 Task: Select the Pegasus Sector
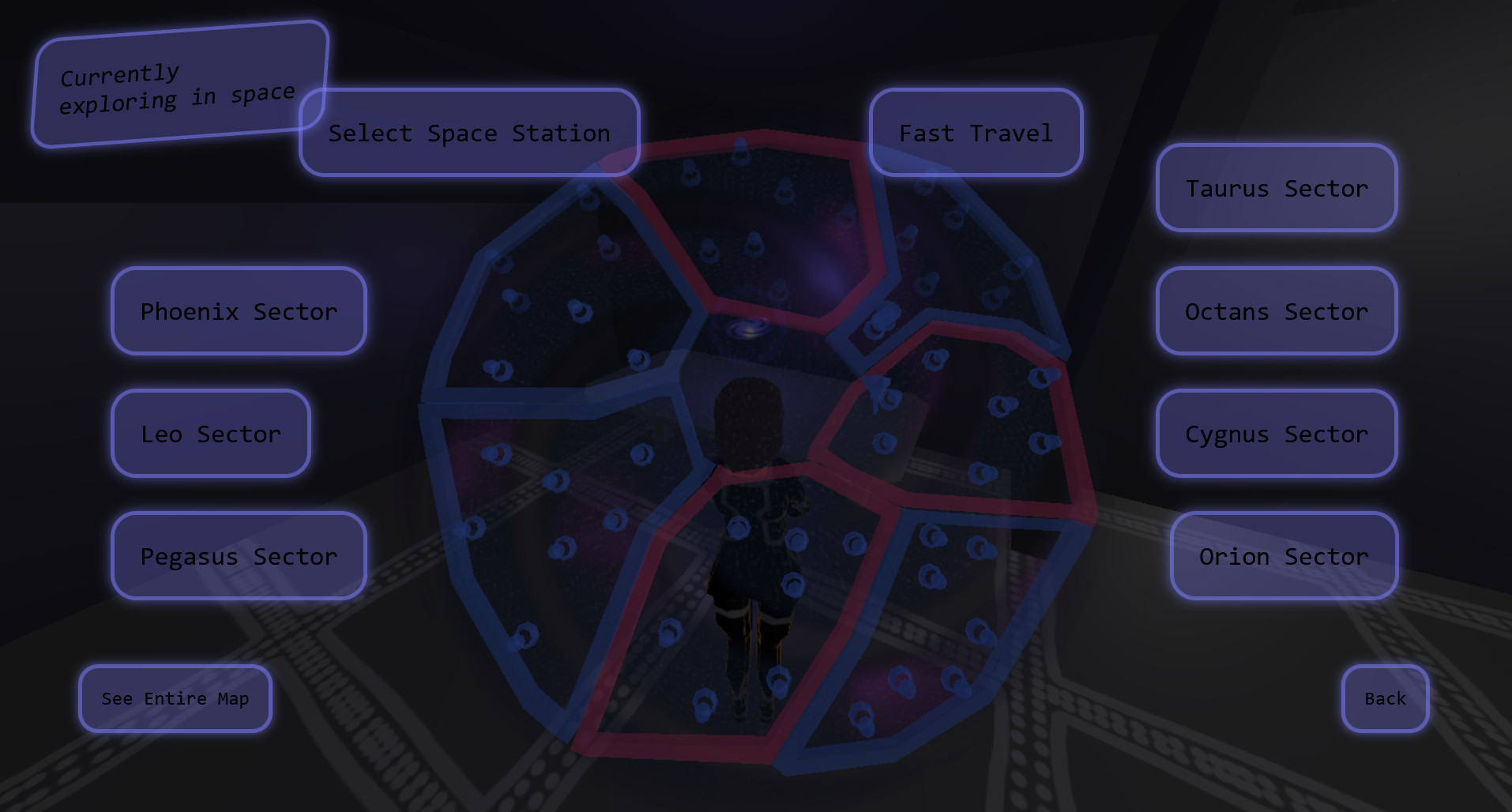[x=239, y=555]
